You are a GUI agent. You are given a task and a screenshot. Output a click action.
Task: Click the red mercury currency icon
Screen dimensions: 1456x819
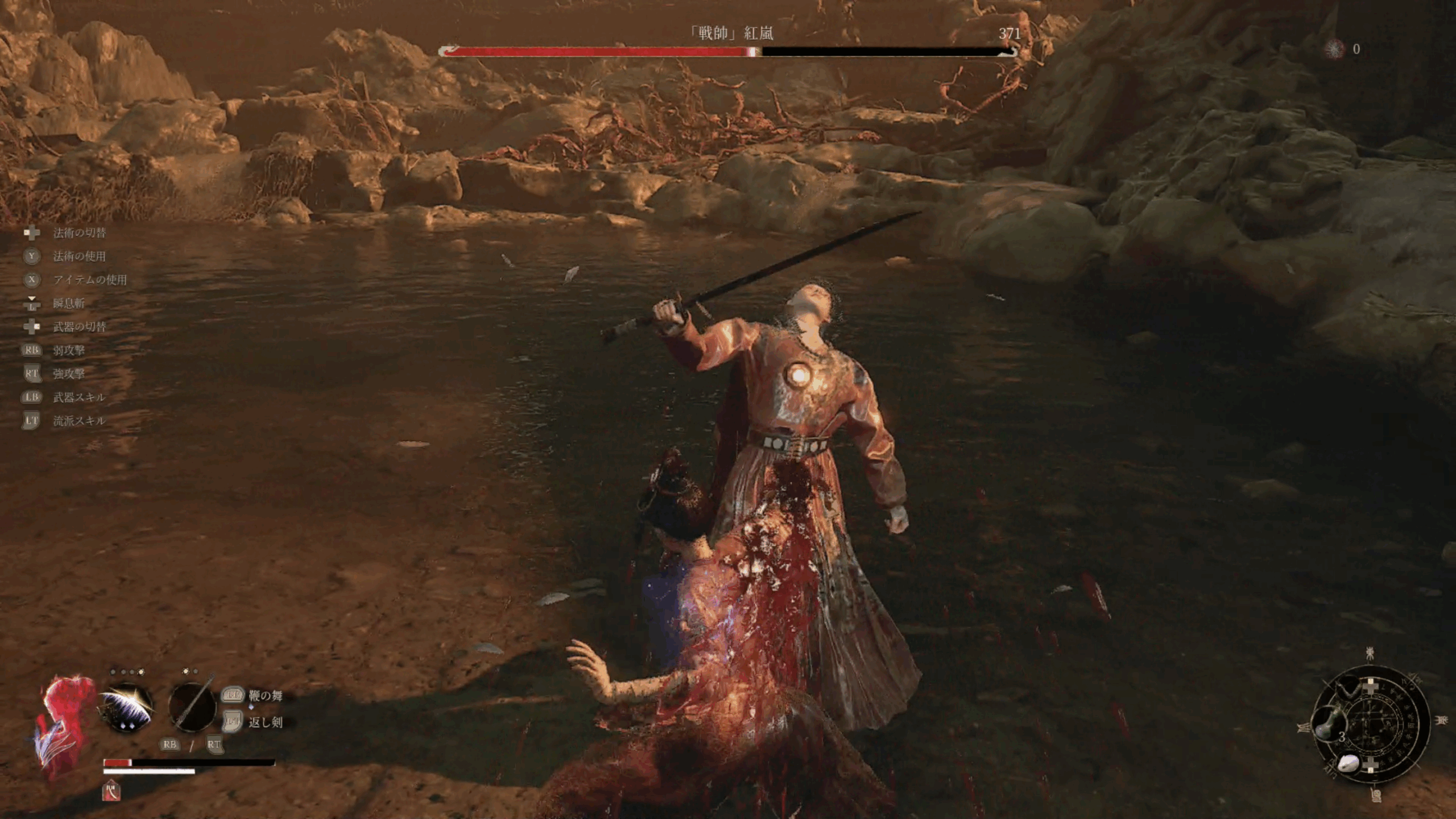tap(1334, 49)
